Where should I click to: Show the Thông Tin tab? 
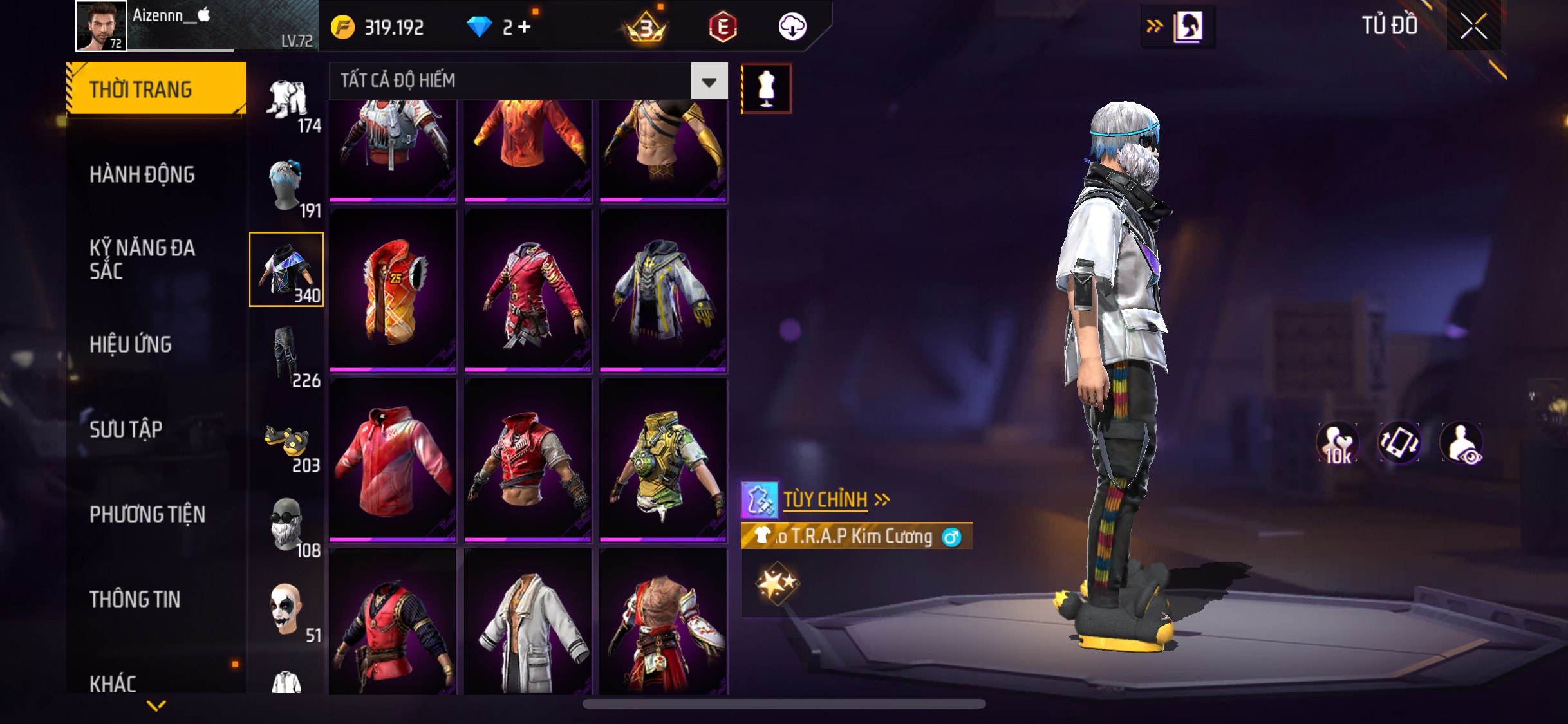click(x=135, y=600)
